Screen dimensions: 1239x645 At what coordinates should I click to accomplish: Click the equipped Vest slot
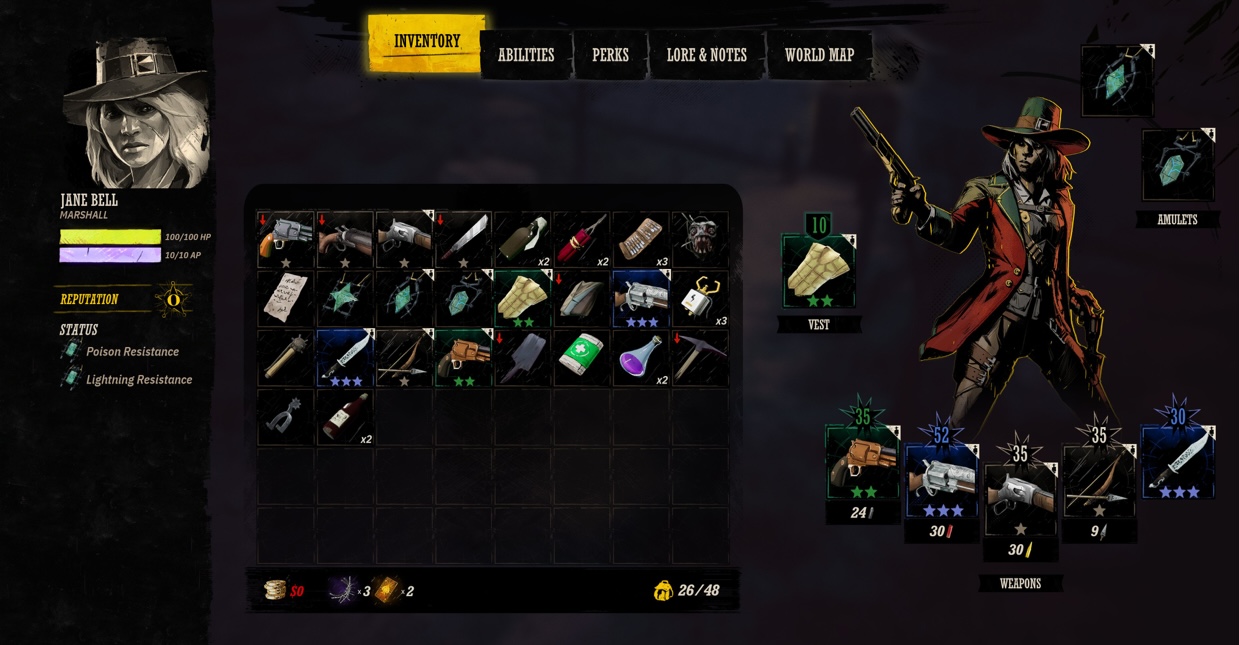[x=819, y=272]
